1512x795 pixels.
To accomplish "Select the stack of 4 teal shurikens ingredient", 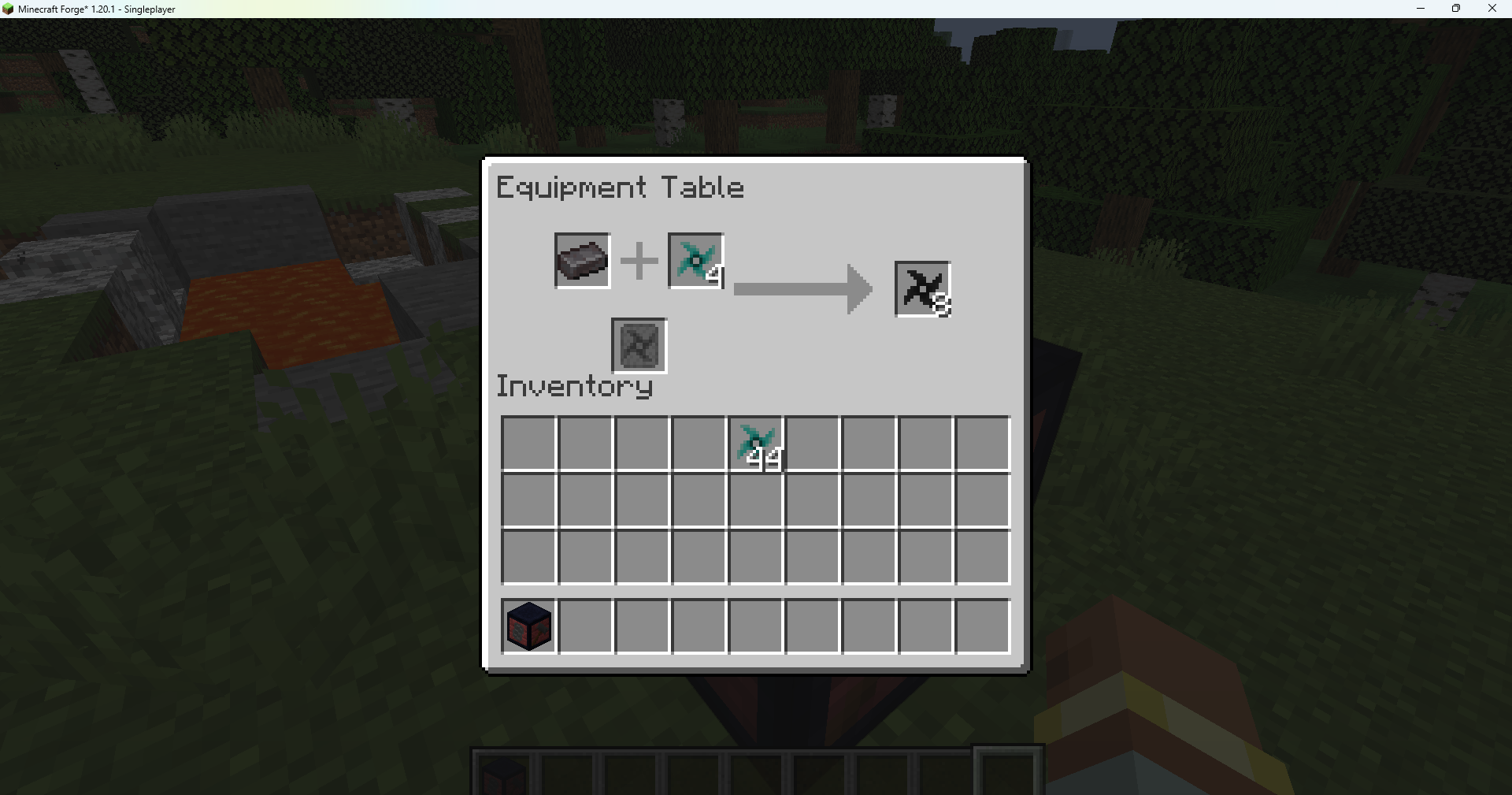I will [695, 261].
